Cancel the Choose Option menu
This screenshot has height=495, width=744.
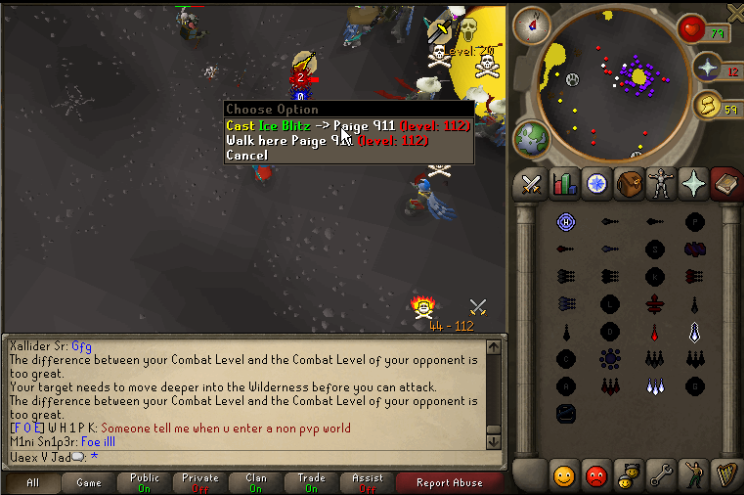tap(247, 155)
